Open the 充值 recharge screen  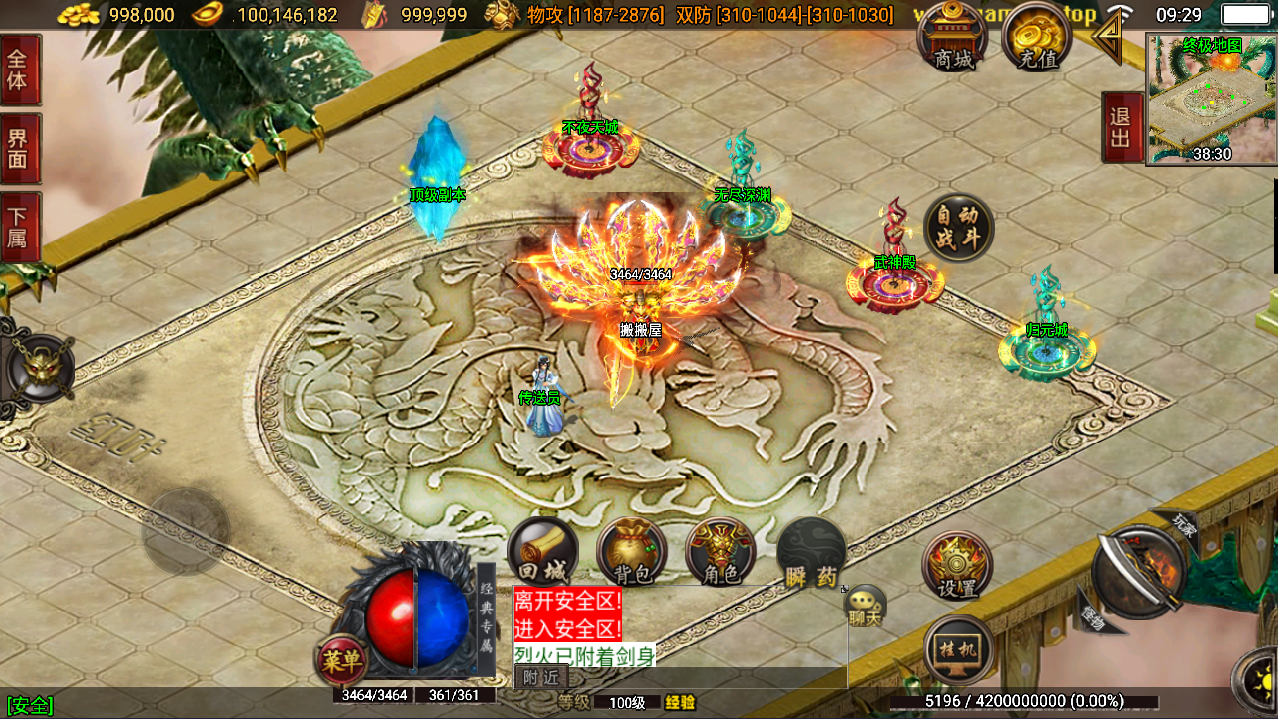click(1037, 38)
